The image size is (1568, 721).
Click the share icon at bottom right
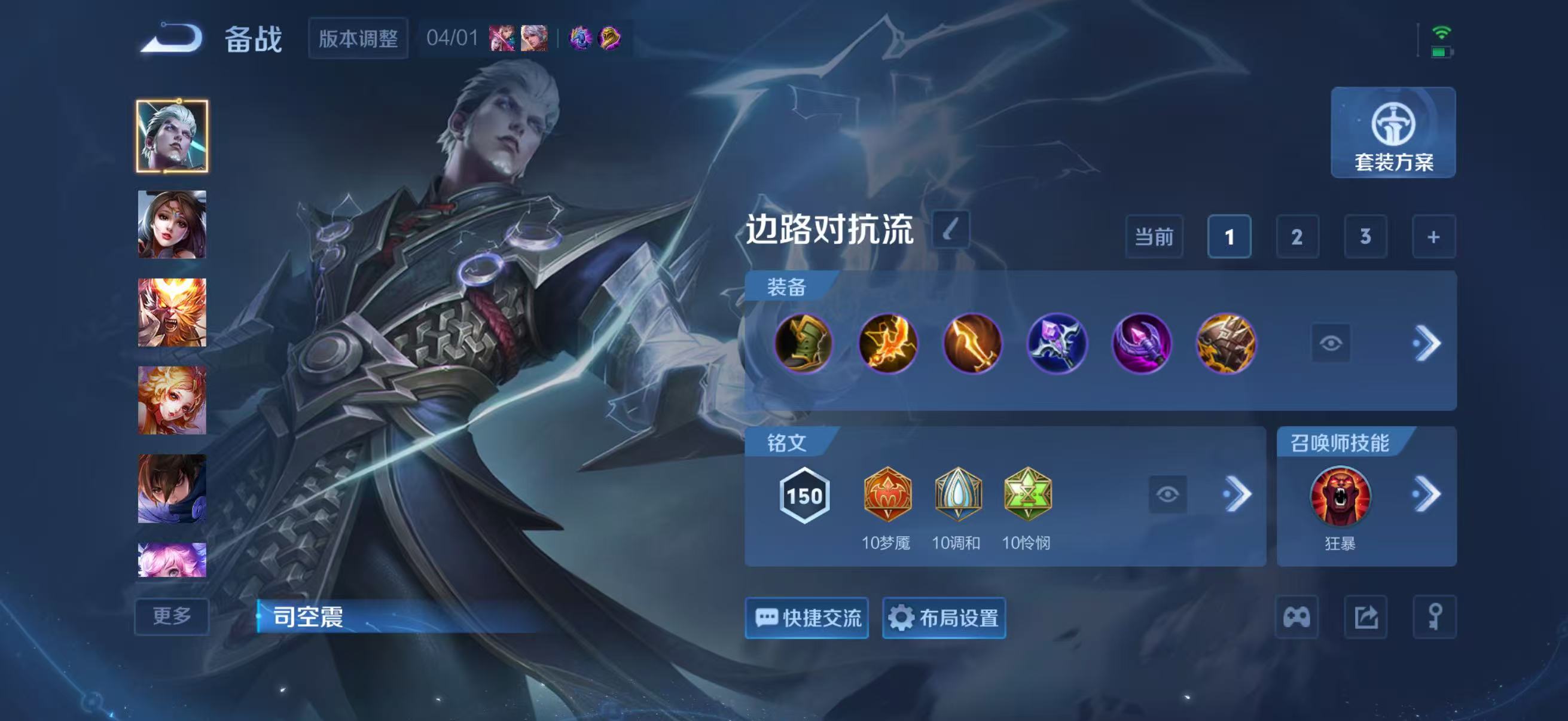[x=1365, y=617]
